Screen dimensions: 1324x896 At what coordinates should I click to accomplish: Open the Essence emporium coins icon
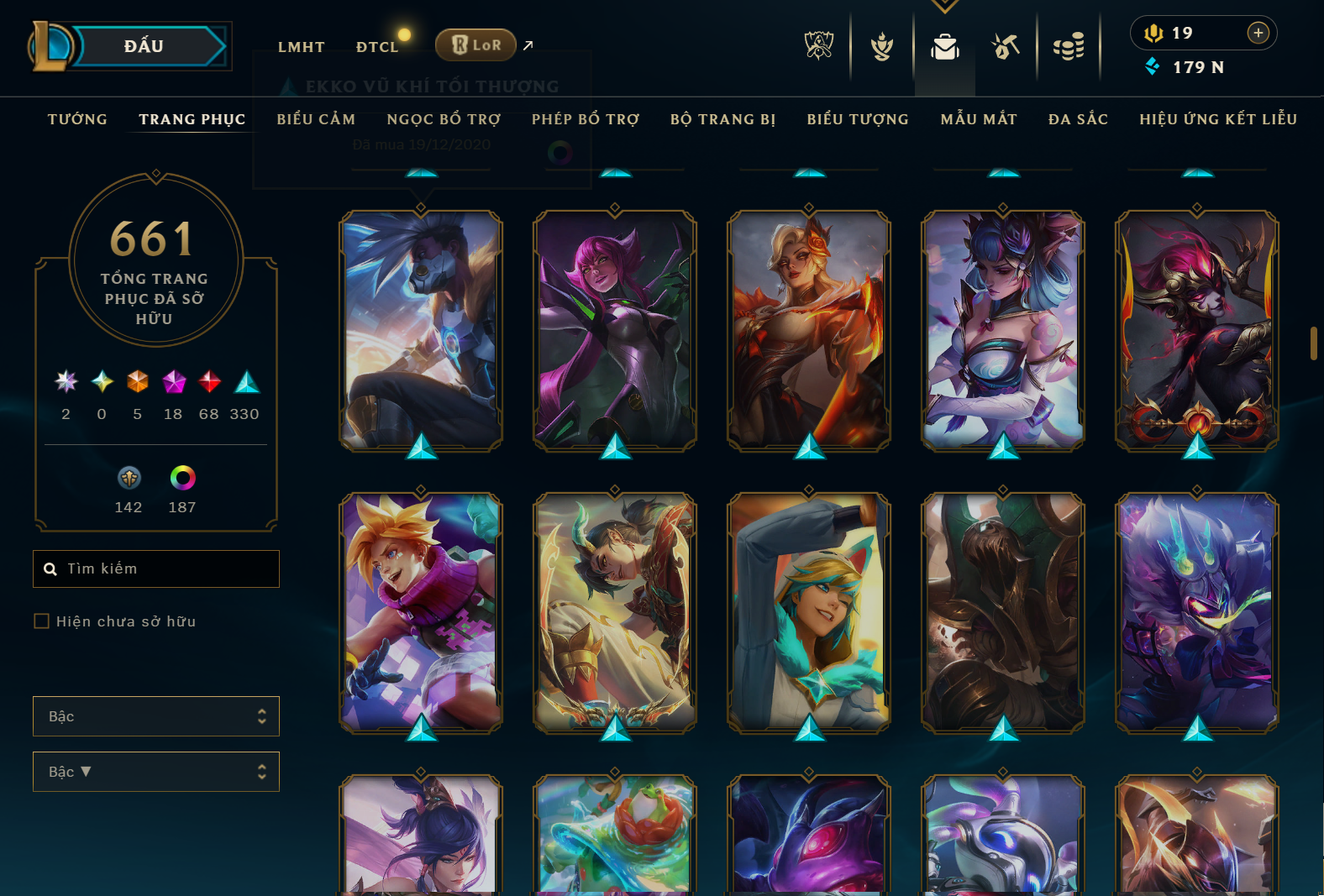click(1069, 48)
